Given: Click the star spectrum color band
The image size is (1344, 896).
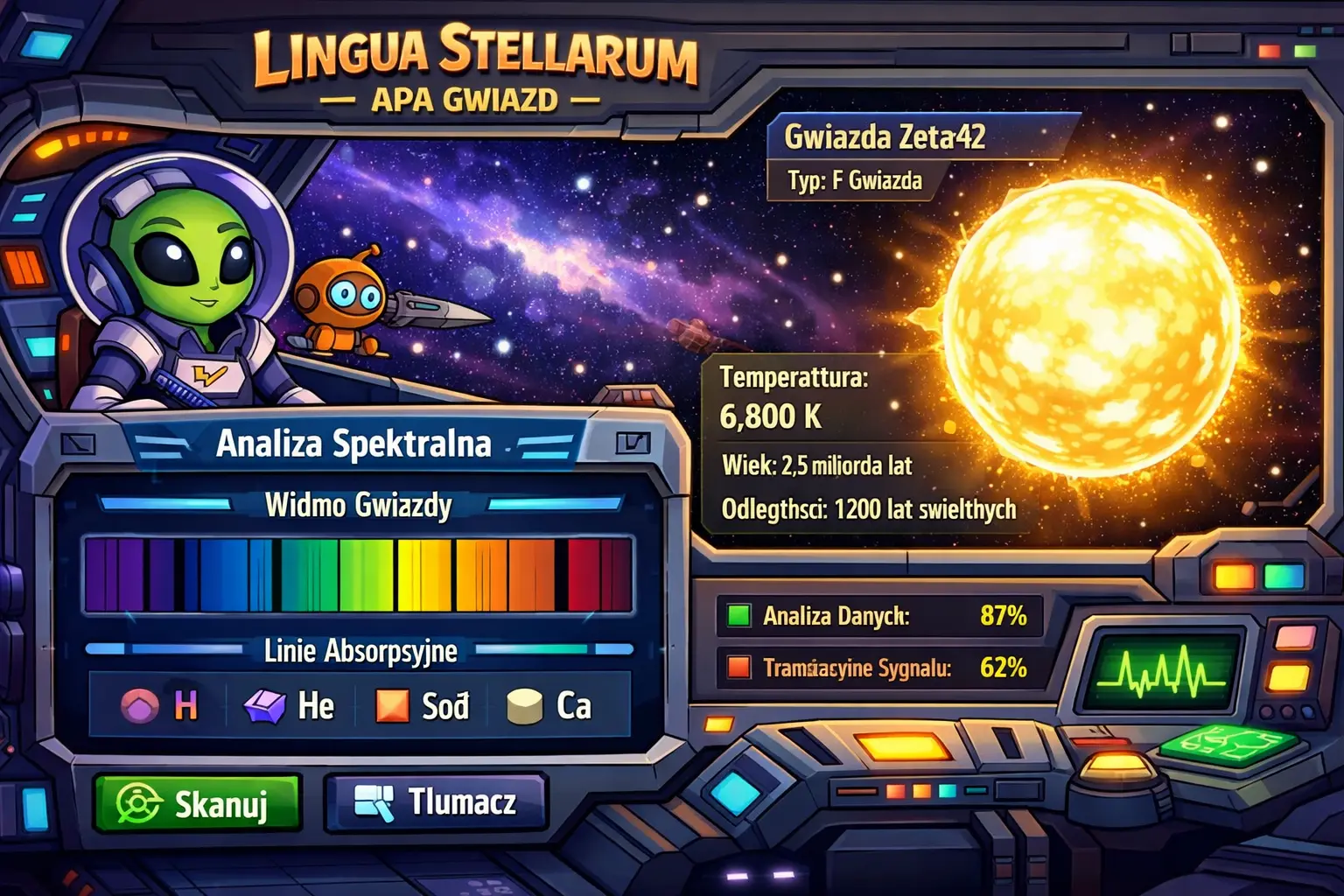Looking at the screenshot, I should point(358,575).
